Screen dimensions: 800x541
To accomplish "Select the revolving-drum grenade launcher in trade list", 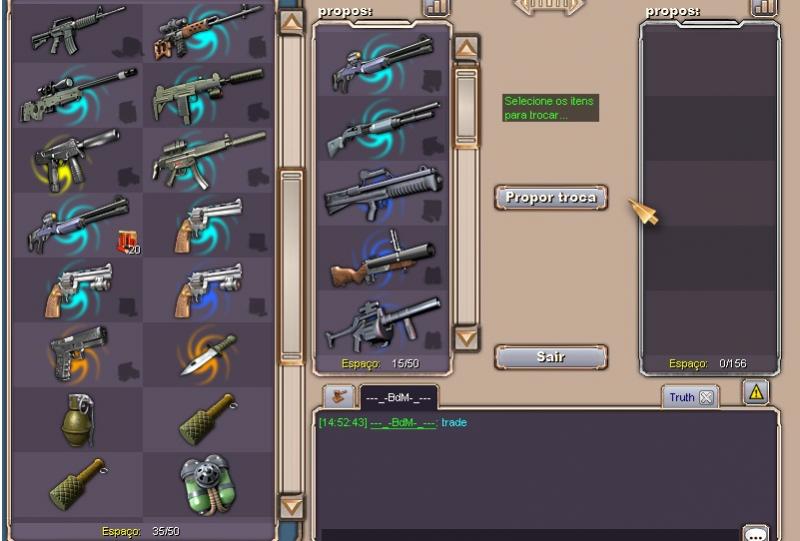I will pyautogui.click(x=381, y=324).
